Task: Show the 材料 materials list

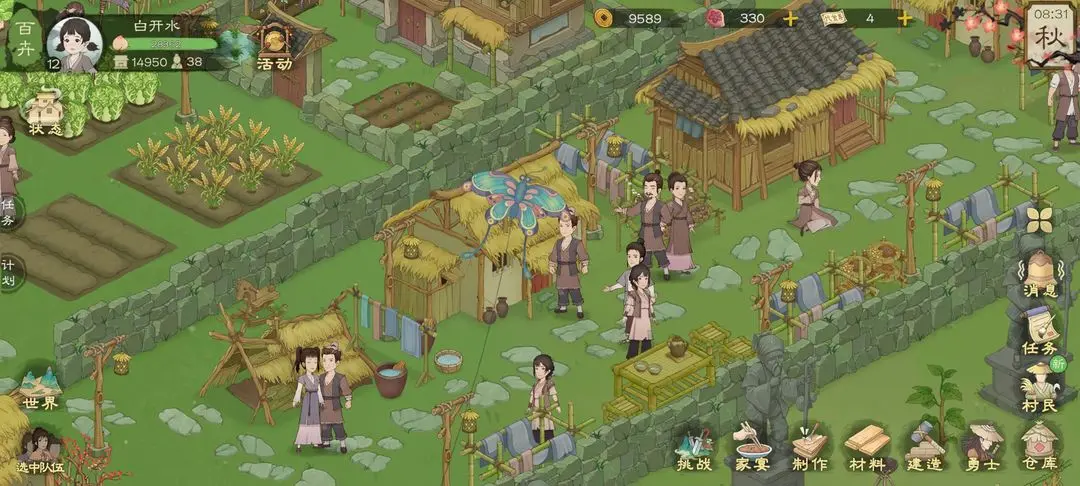Action: coord(866,447)
